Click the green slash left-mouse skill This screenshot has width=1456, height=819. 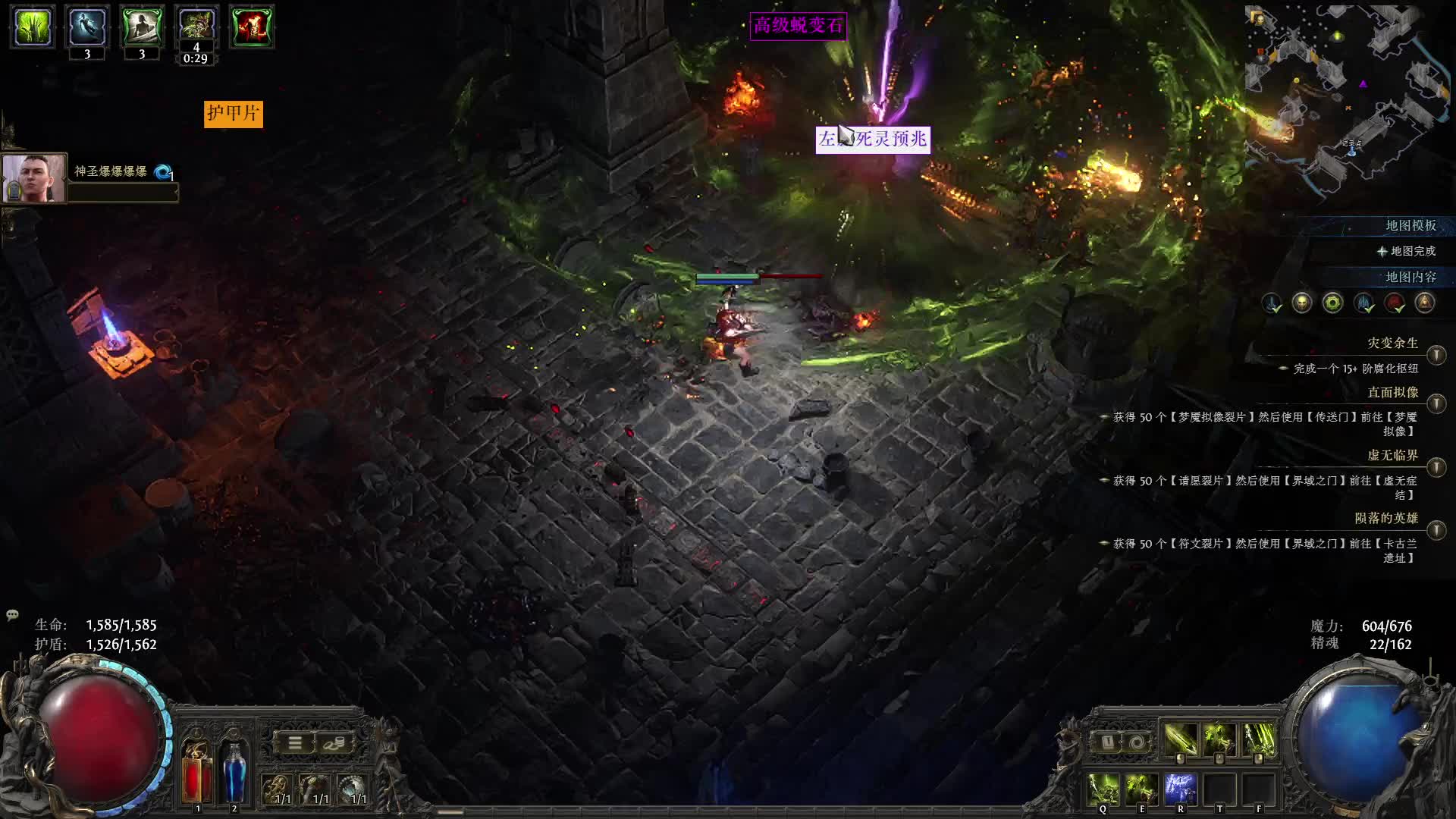click(x=1180, y=740)
